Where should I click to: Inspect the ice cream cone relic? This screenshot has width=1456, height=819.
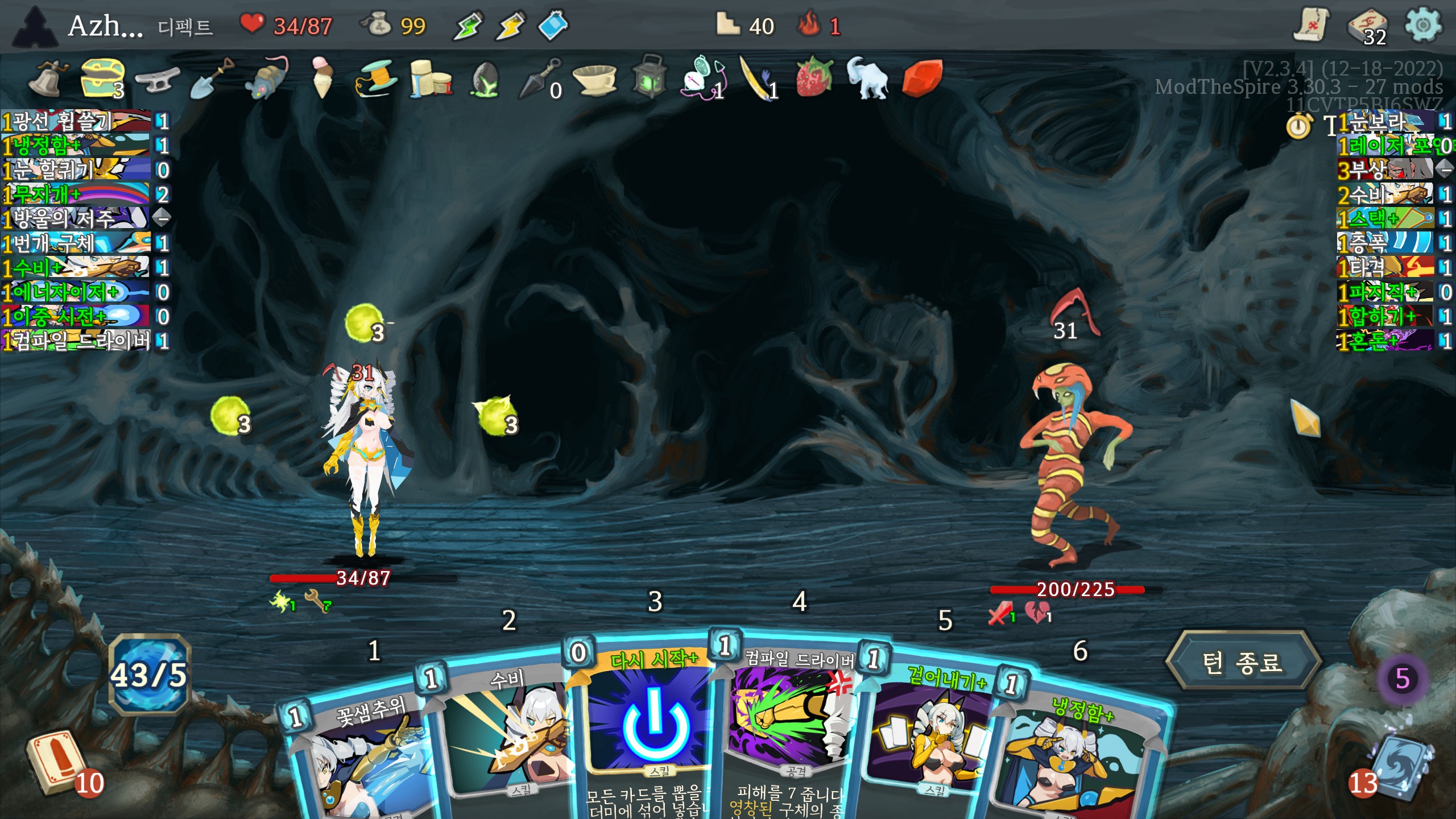pyautogui.click(x=322, y=77)
